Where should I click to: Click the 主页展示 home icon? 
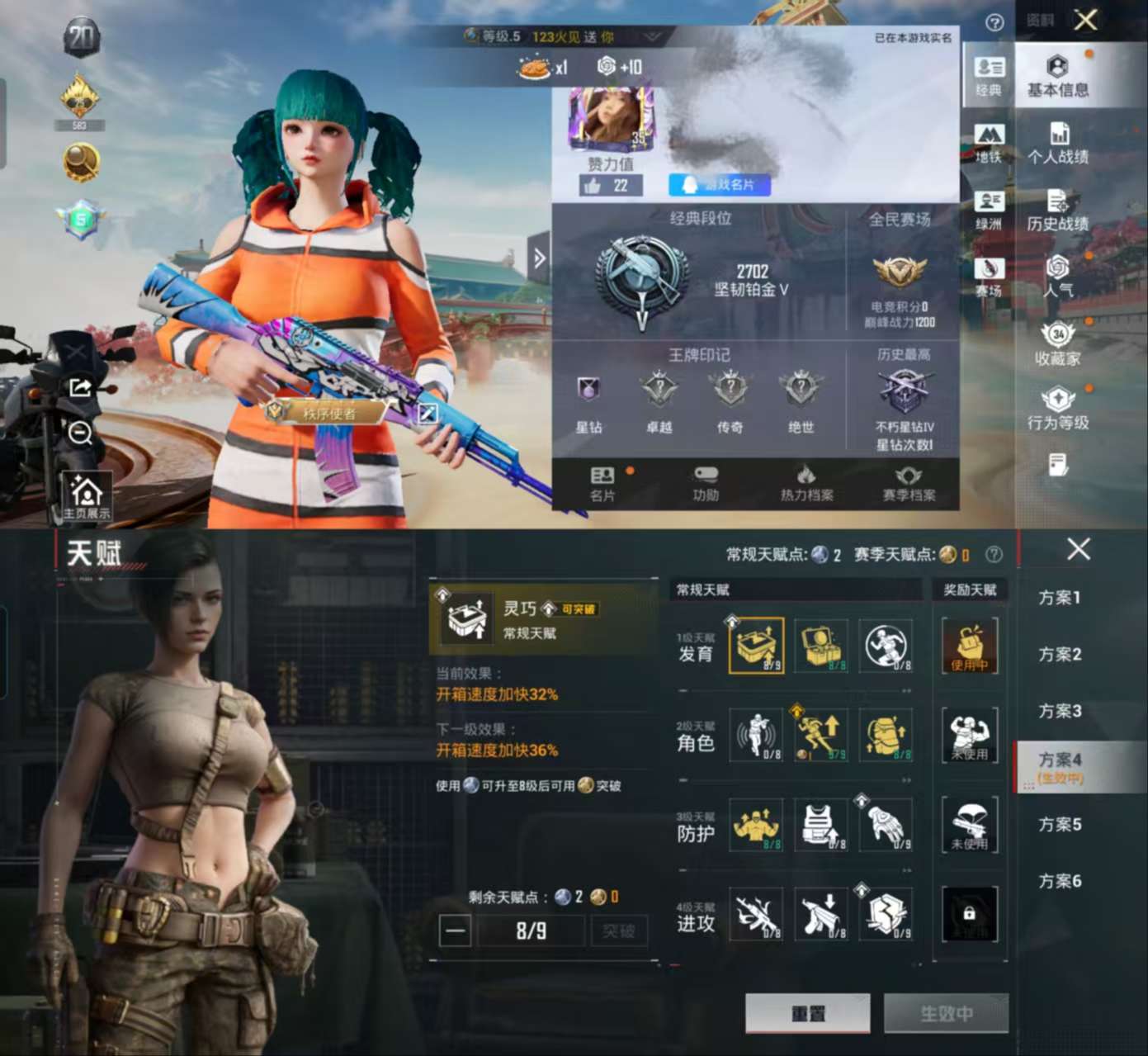(86, 496)
